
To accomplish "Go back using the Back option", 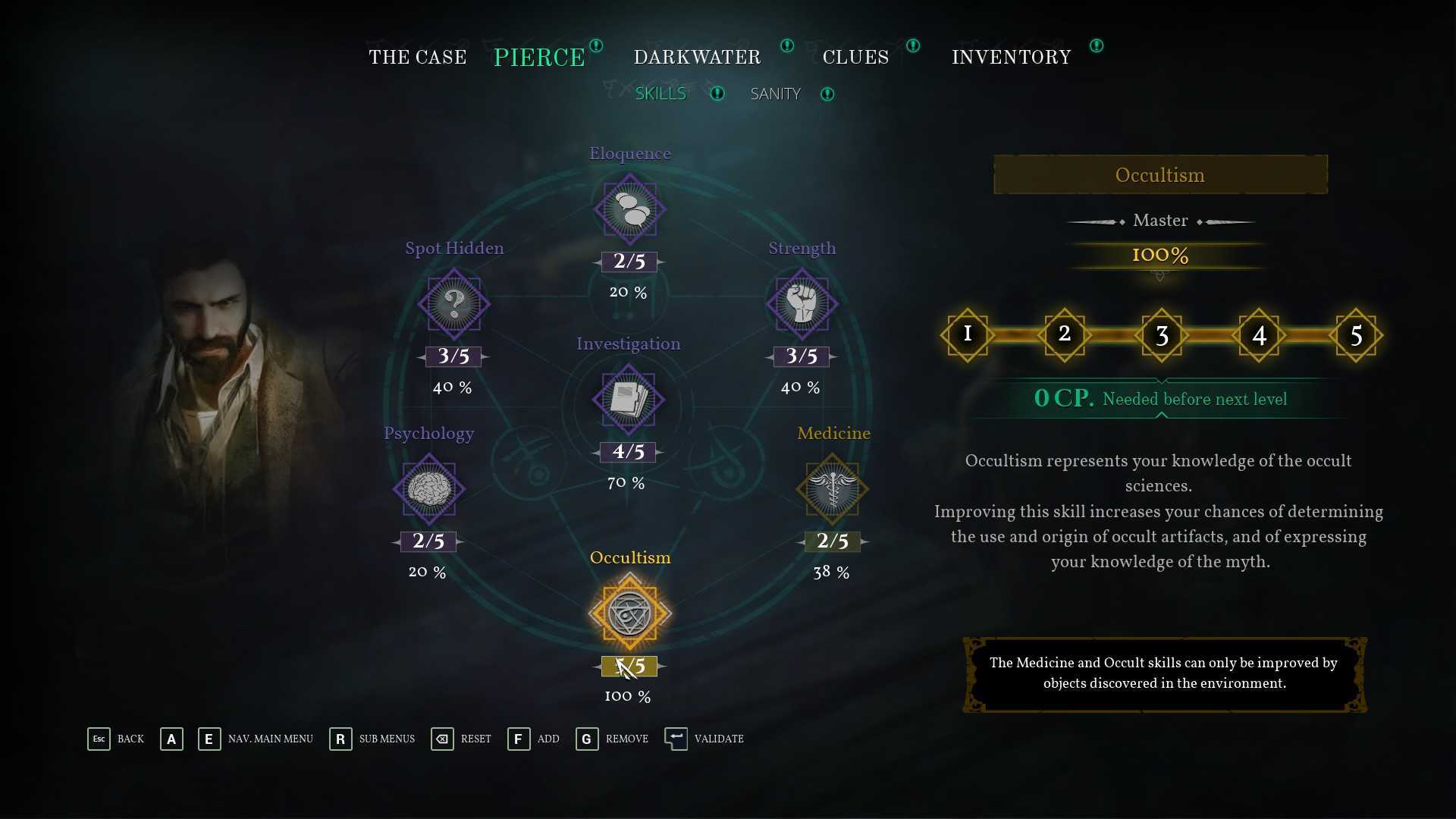I will 115,739.
